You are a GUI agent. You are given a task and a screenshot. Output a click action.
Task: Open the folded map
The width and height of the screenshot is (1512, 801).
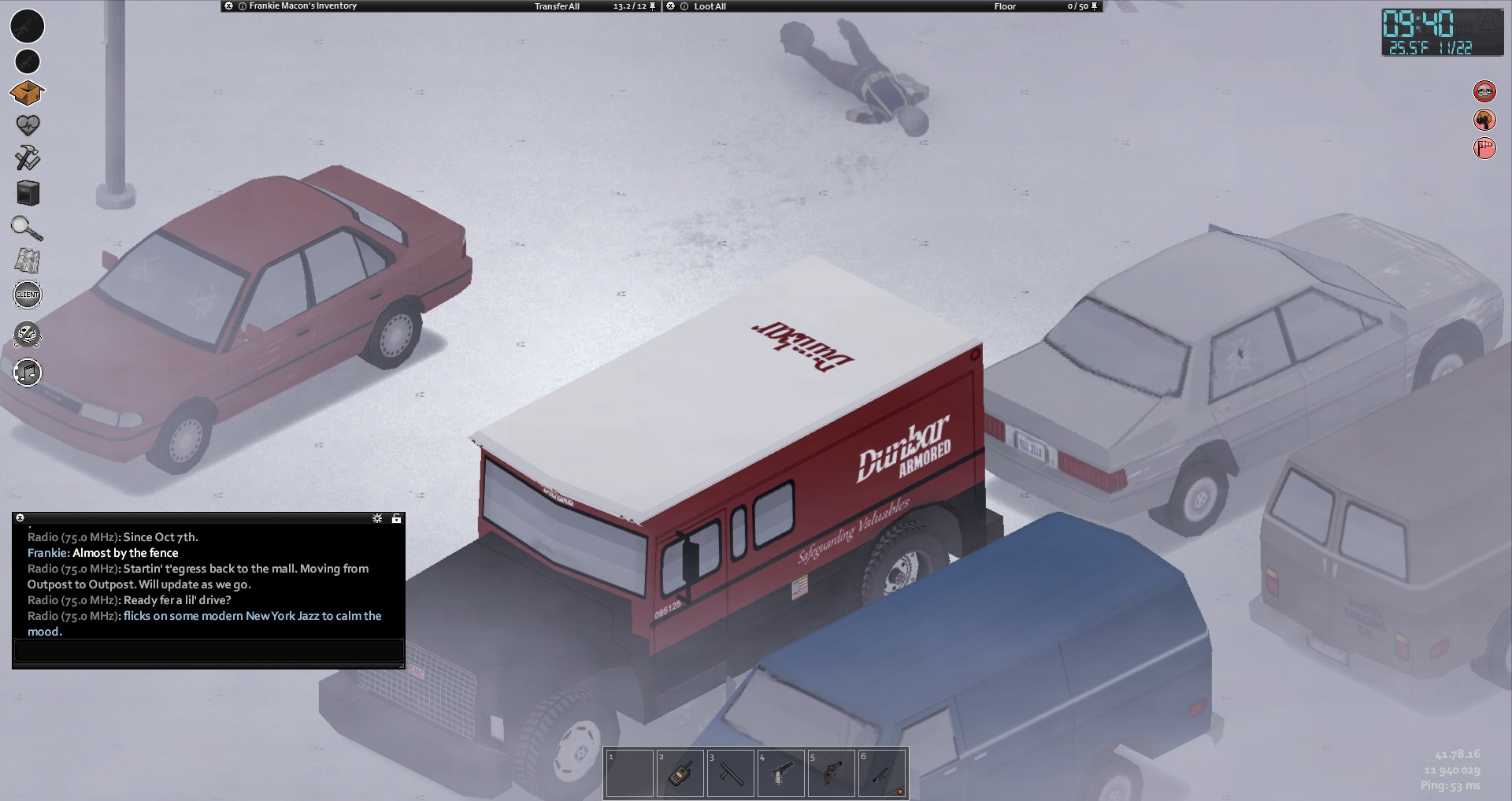pyautogui.click(x=28, y=261)
